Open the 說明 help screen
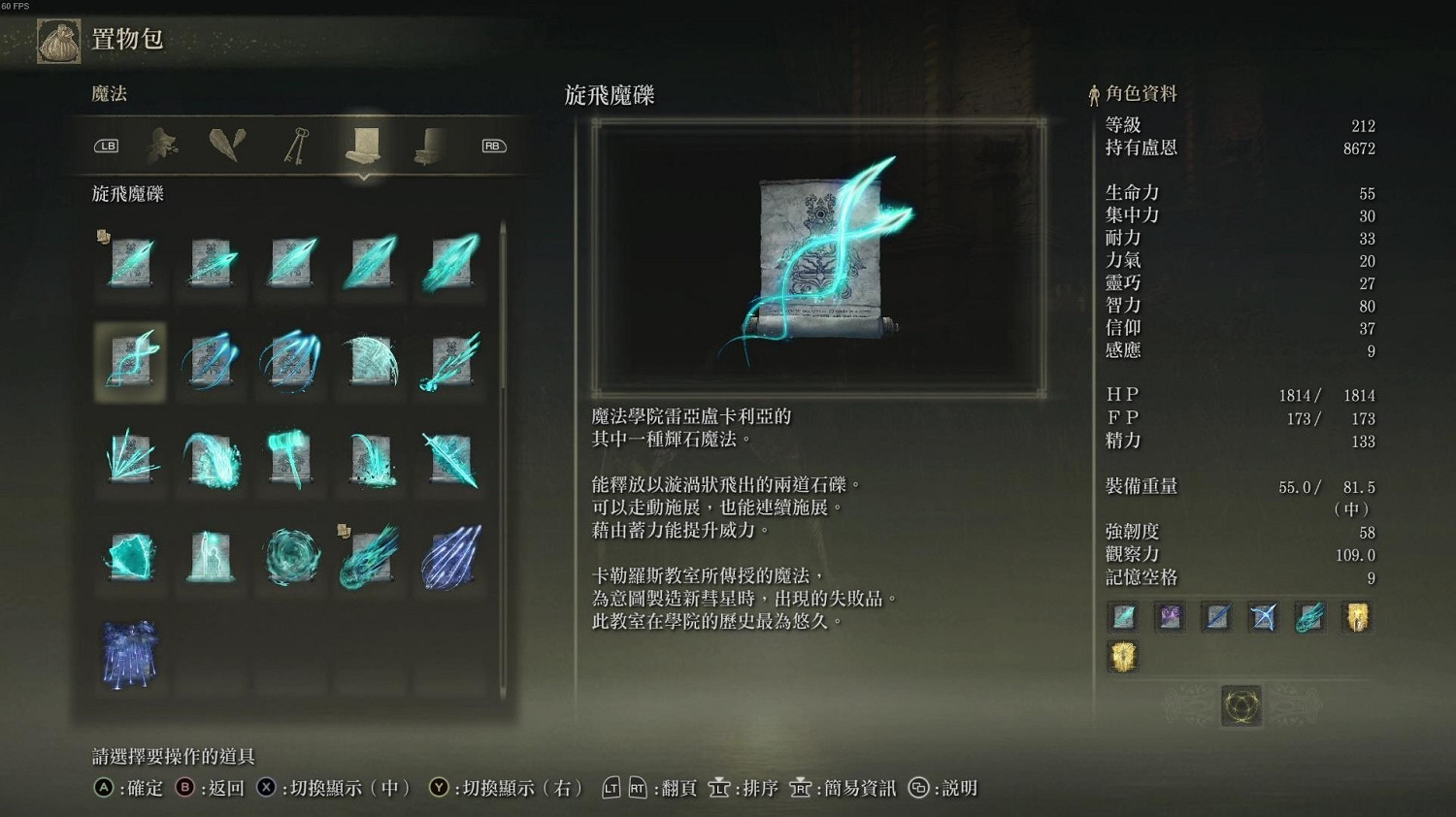1456x817 pixels. [946, 788]
